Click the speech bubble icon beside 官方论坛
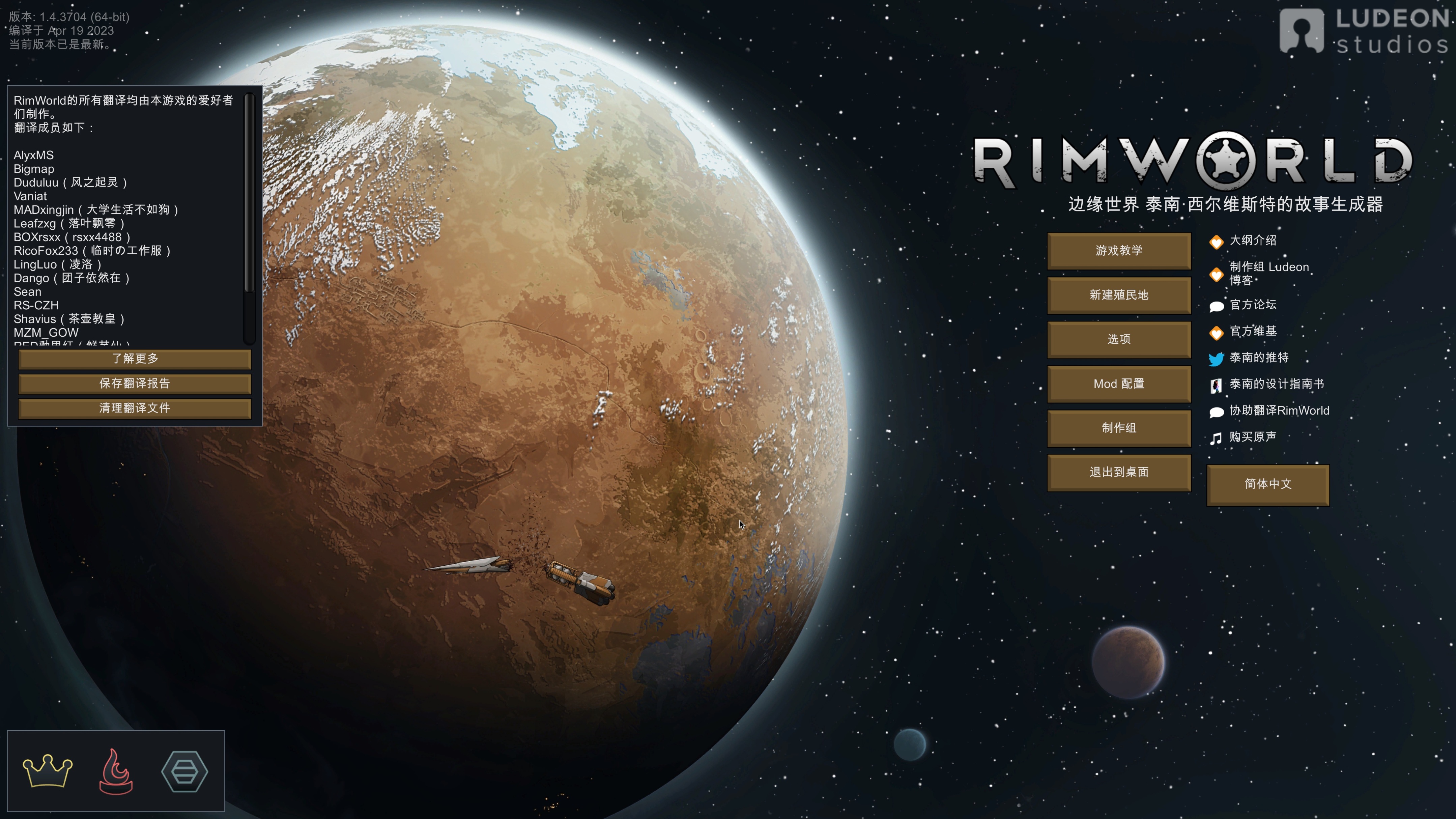1456x819 pixels. 1216,305
